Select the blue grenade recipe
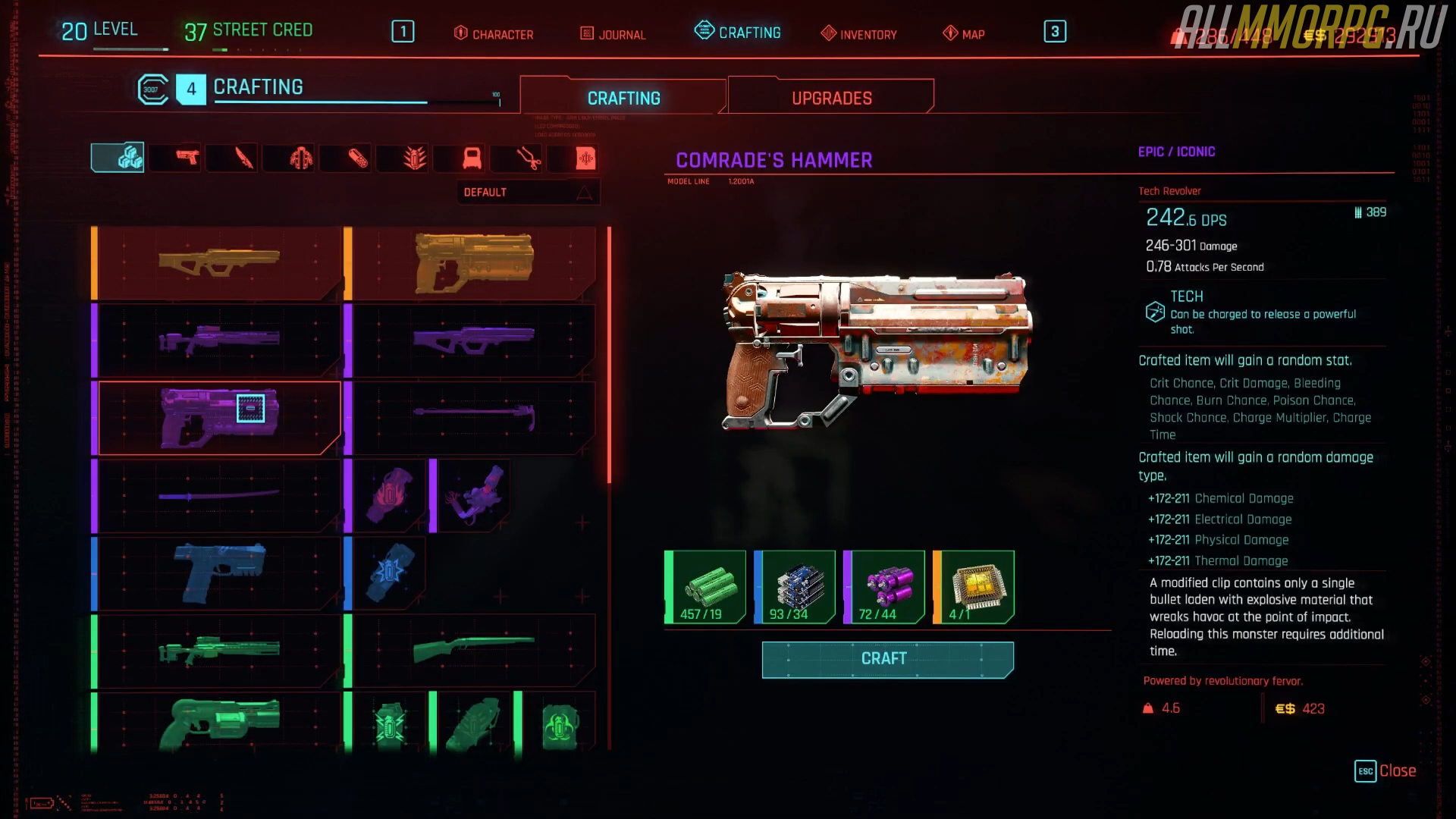This screenshot has width=1456, height=819. pos(389,573)
